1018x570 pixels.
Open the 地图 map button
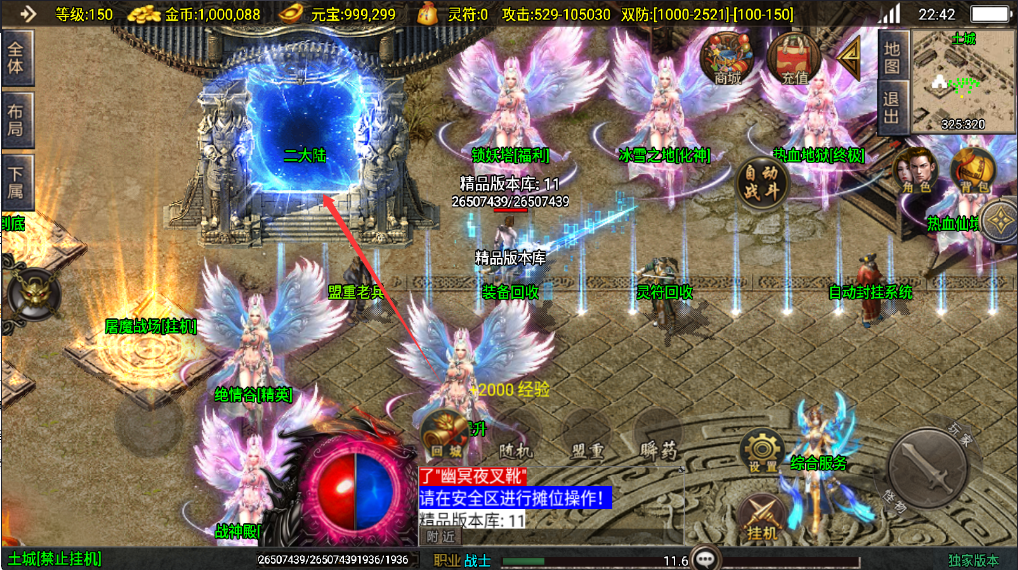893,55
